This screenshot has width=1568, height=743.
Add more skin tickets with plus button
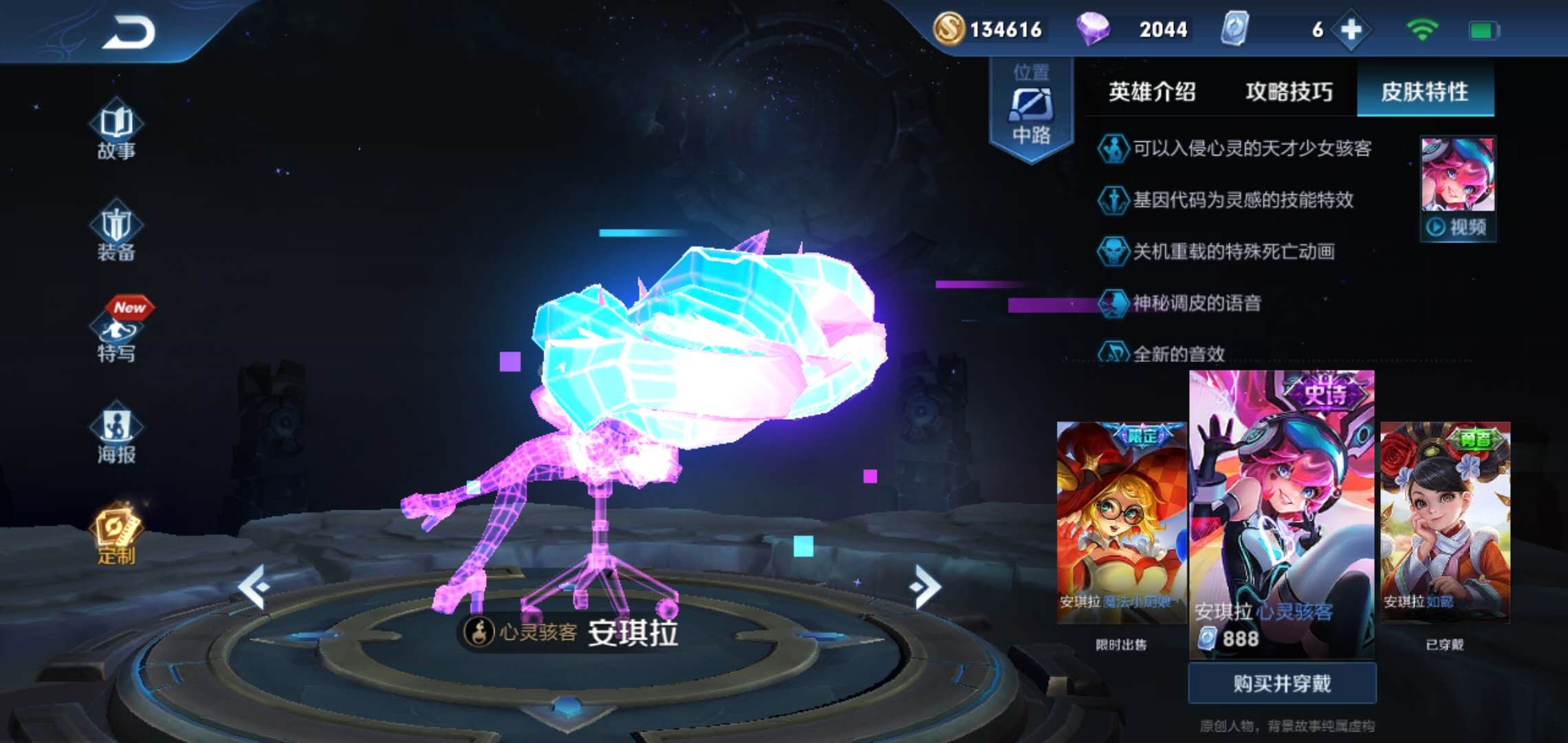point(1351,30)
